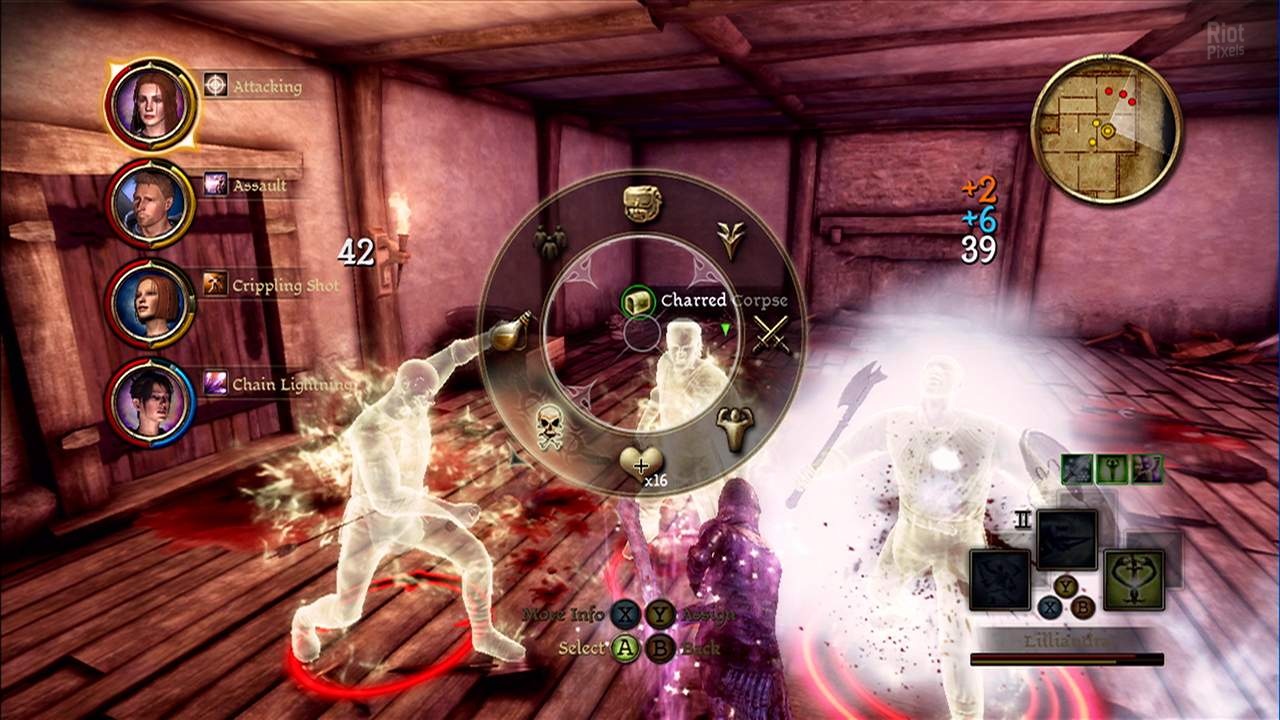This screenshot has height=720, width=1280.
Task: Open the circular minimap
Action: [1105, 128]
